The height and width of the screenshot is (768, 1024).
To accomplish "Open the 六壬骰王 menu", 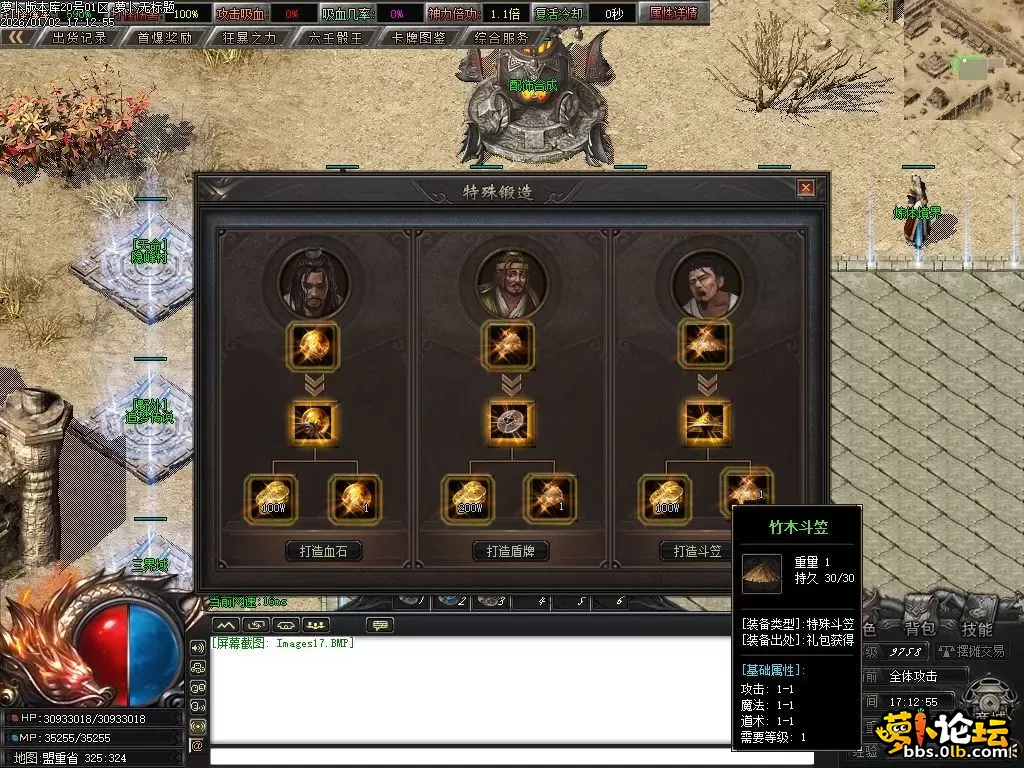I will 335,38.
